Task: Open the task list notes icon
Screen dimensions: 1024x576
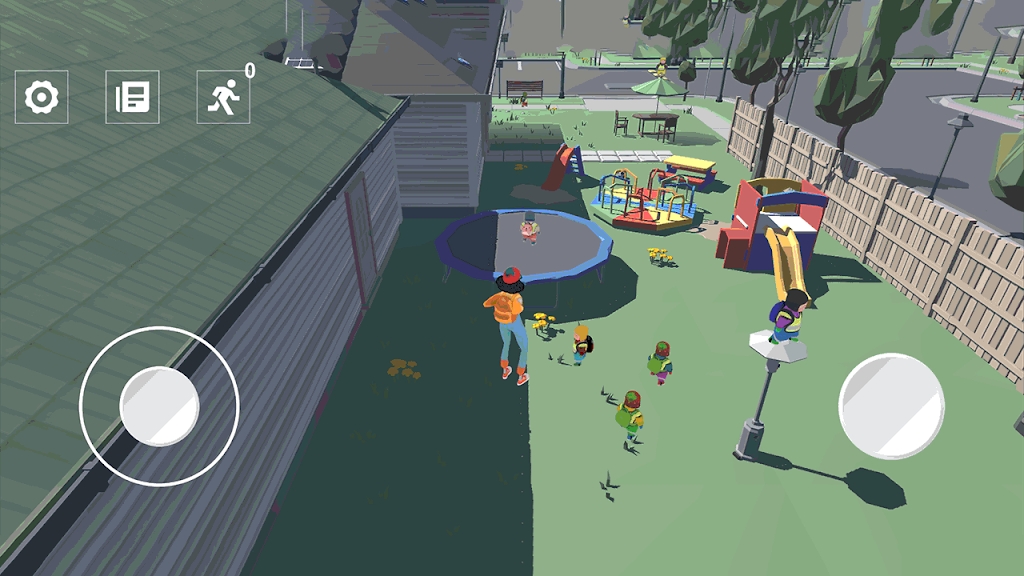Action: pos(132,97)
